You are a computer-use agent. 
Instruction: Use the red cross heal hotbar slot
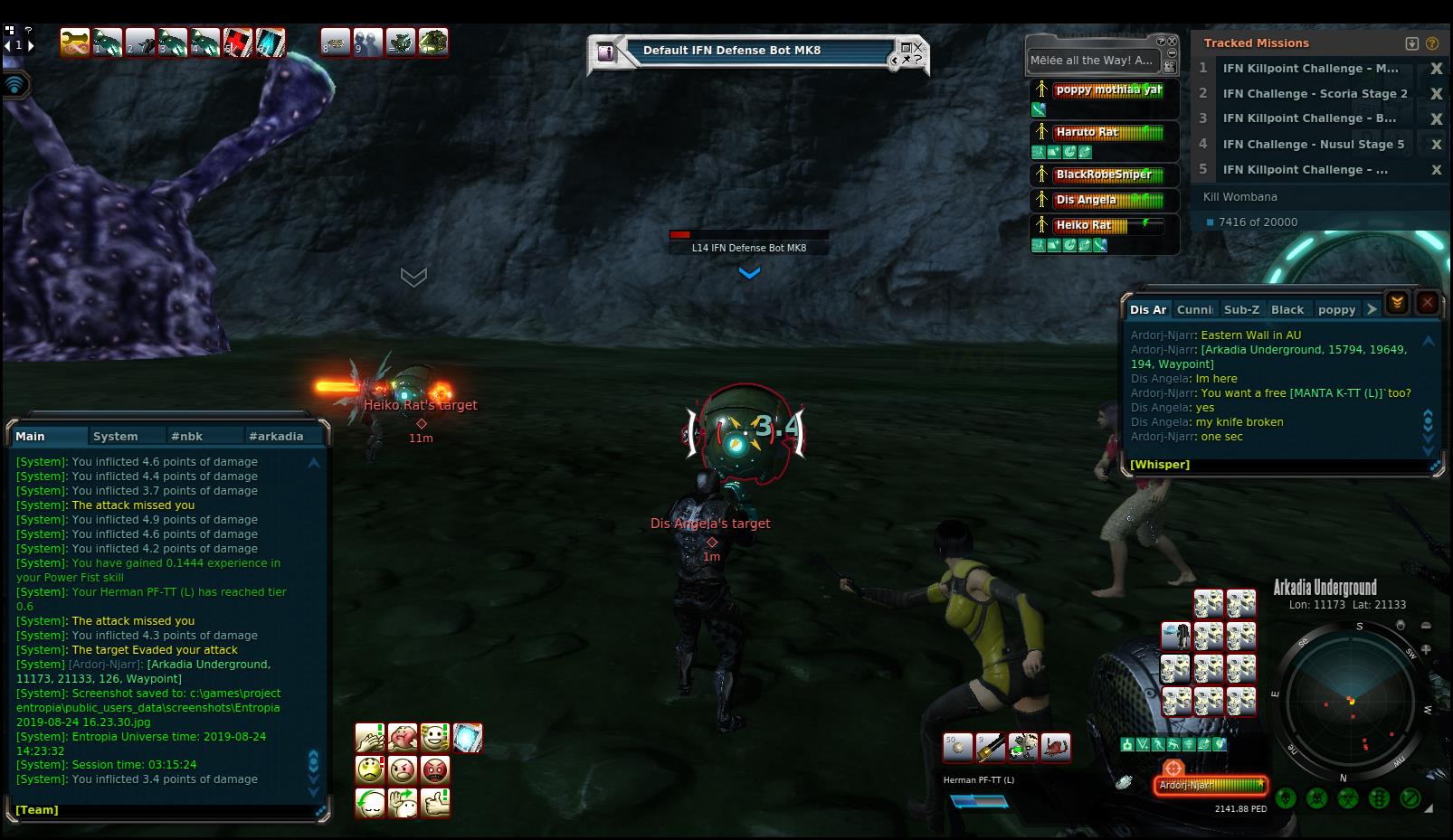pos(238,42)
